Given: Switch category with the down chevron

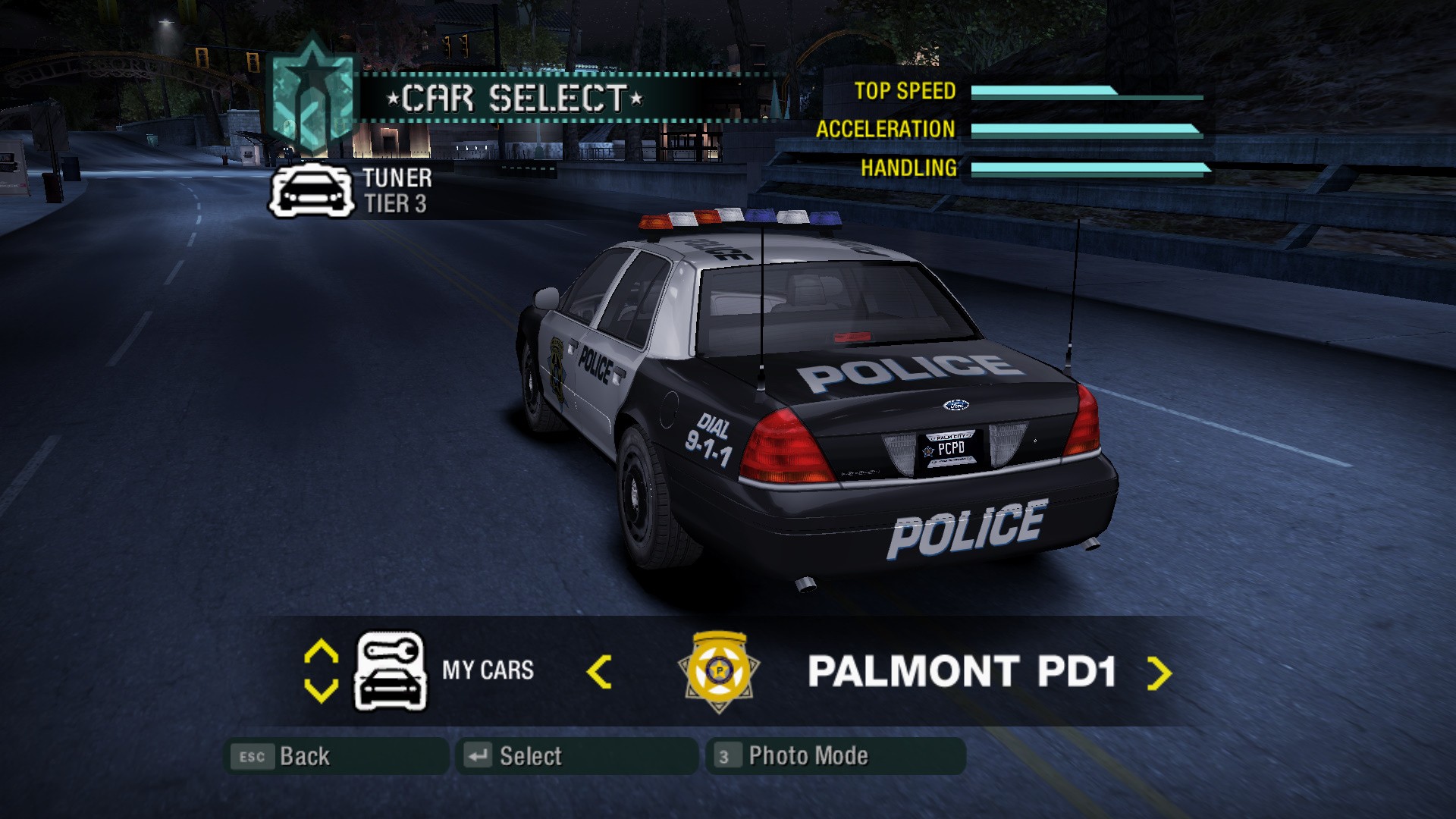Looking at the screenshot, I should pos(321,690).
